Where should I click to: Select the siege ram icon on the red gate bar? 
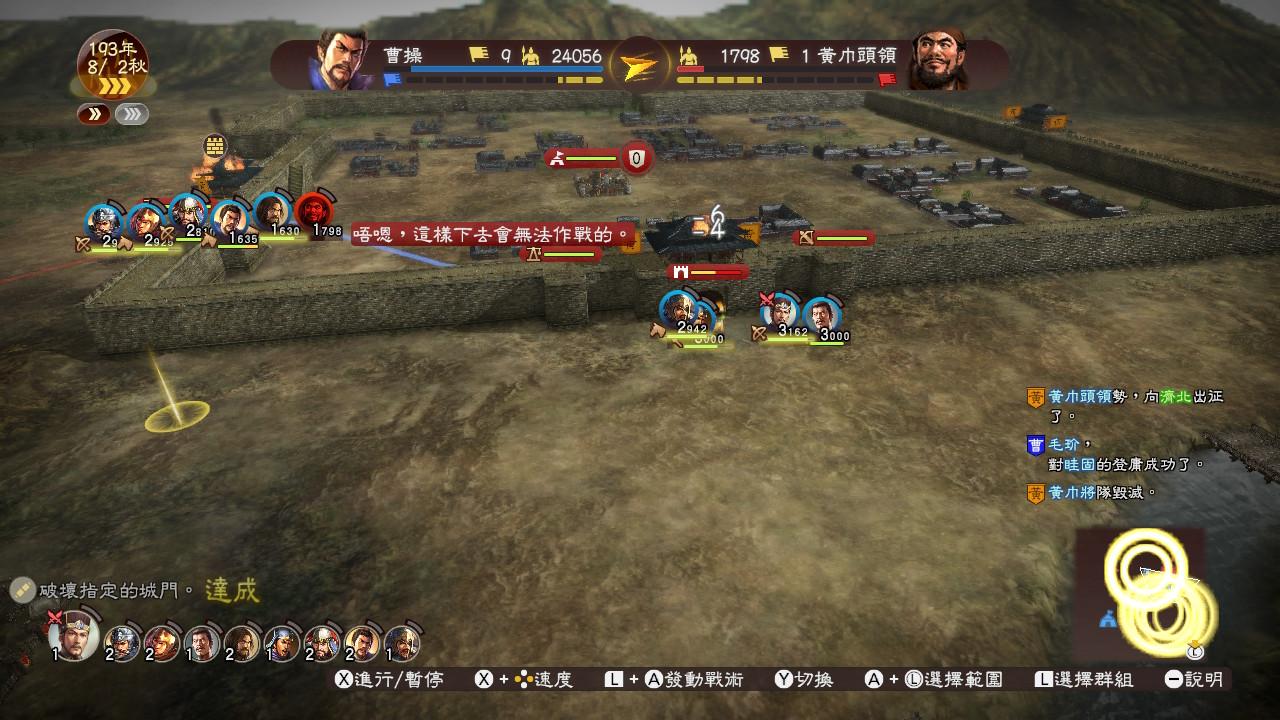(683, 270)
